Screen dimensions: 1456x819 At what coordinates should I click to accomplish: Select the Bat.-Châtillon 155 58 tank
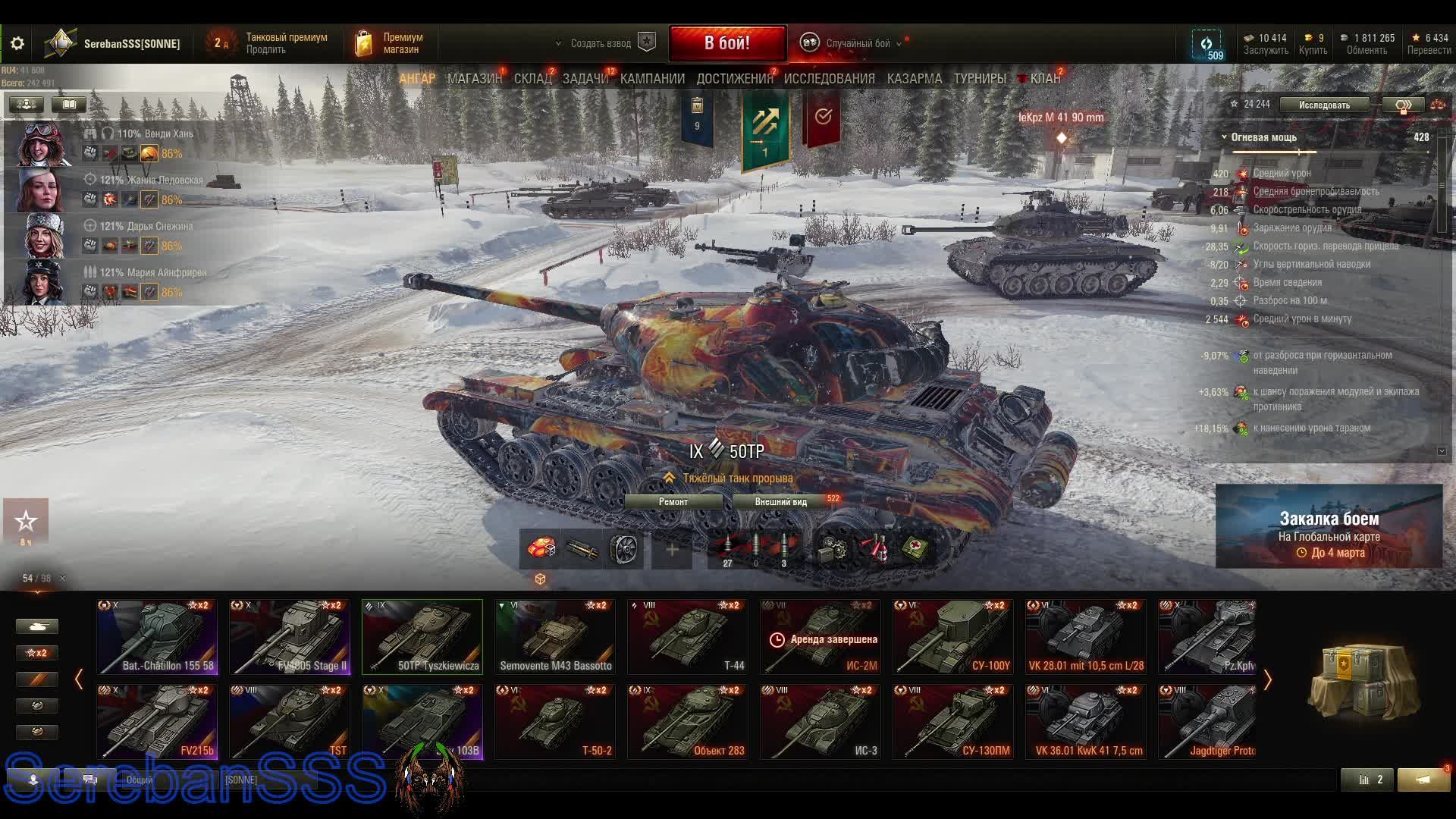click(x=157, y=637)
